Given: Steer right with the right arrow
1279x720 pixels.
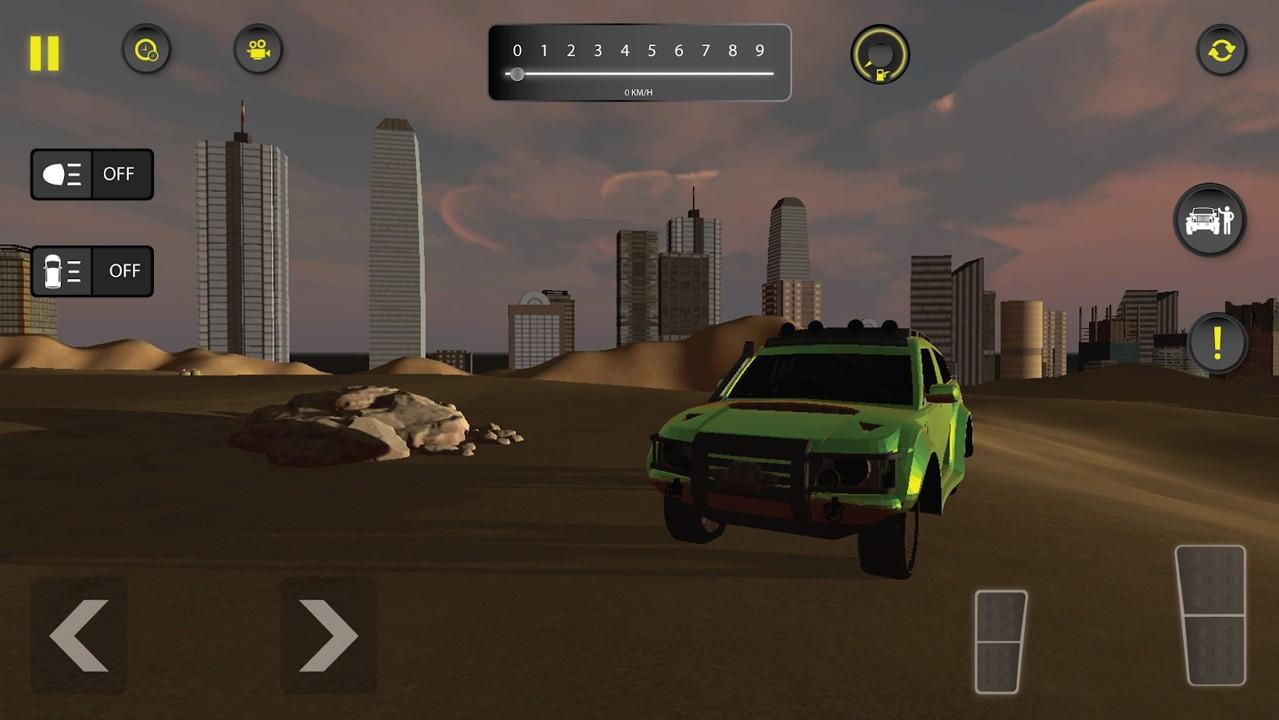Looking at the screenshot, I should tap(328, 635).
